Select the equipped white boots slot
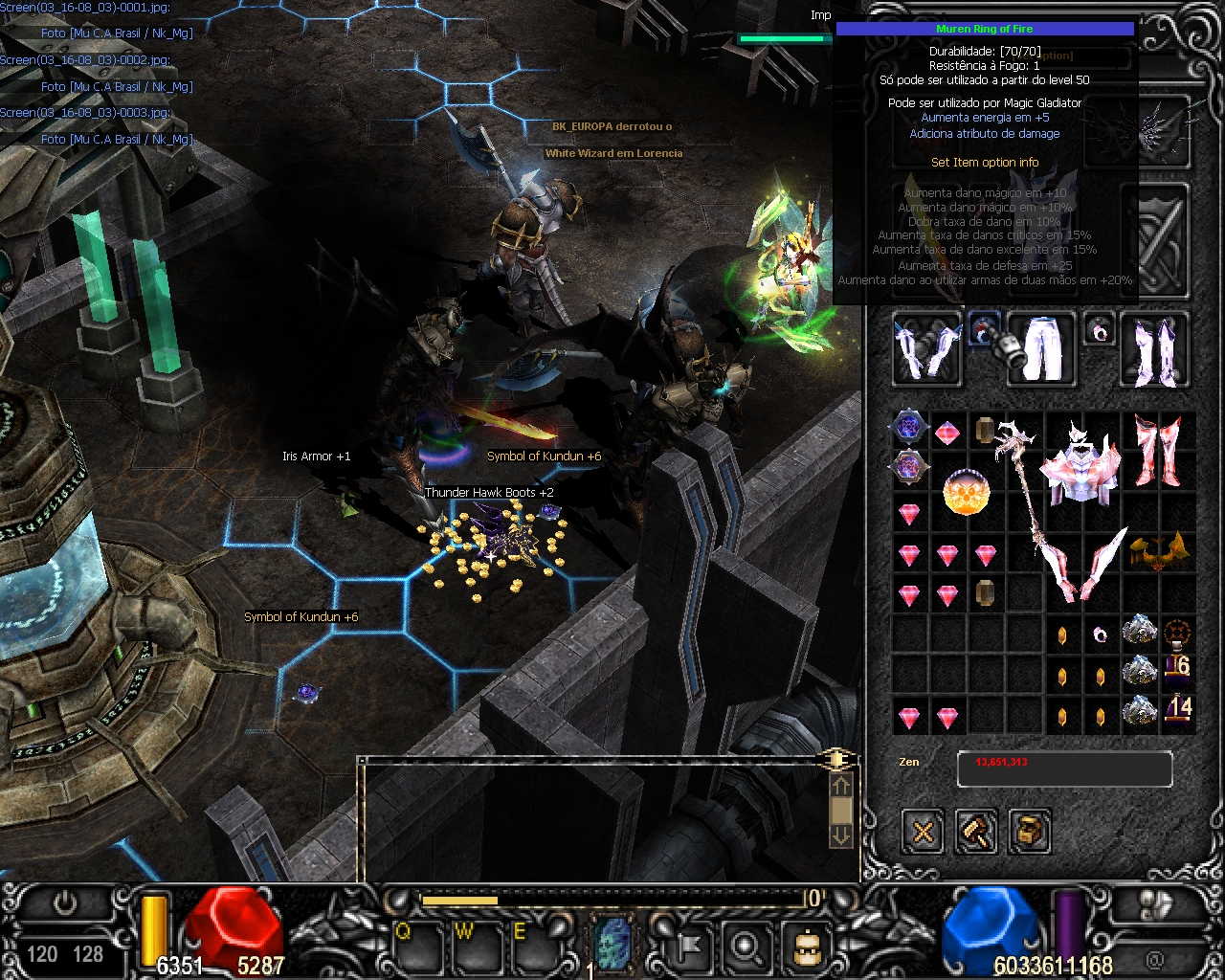This screenshot has height=980, width=1225. [1155, 348]
